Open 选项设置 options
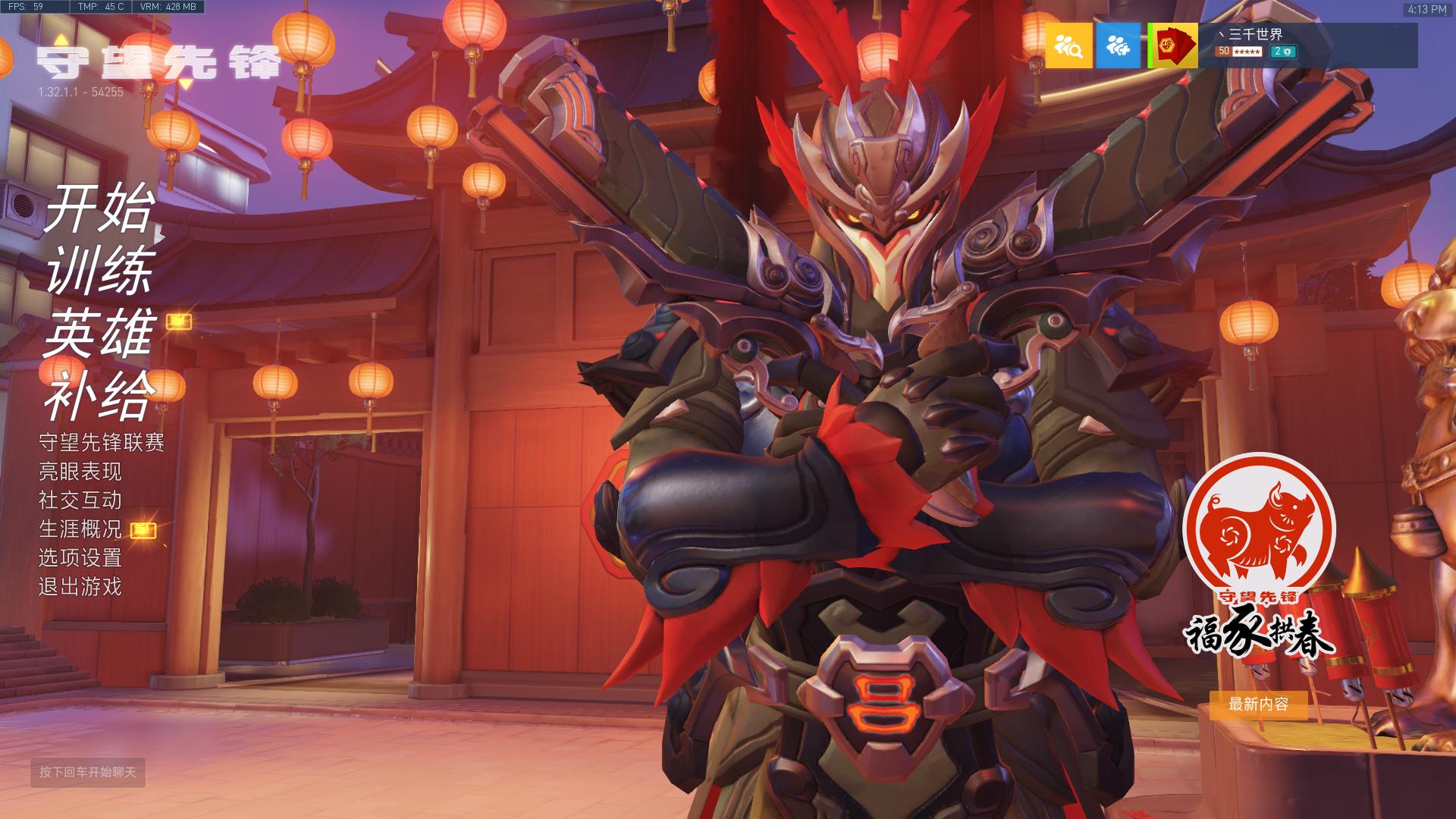This screenshot has width=1456, height=819. coord(80,557)
